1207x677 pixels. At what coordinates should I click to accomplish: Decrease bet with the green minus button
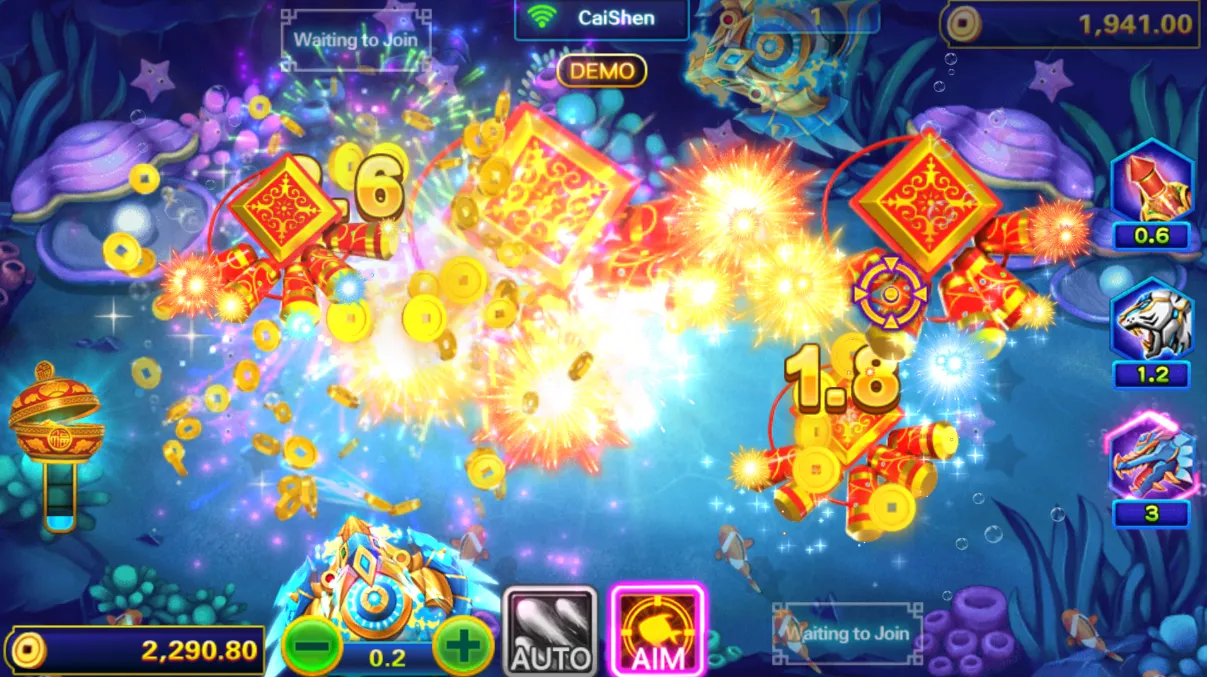[x=312, y=647]
